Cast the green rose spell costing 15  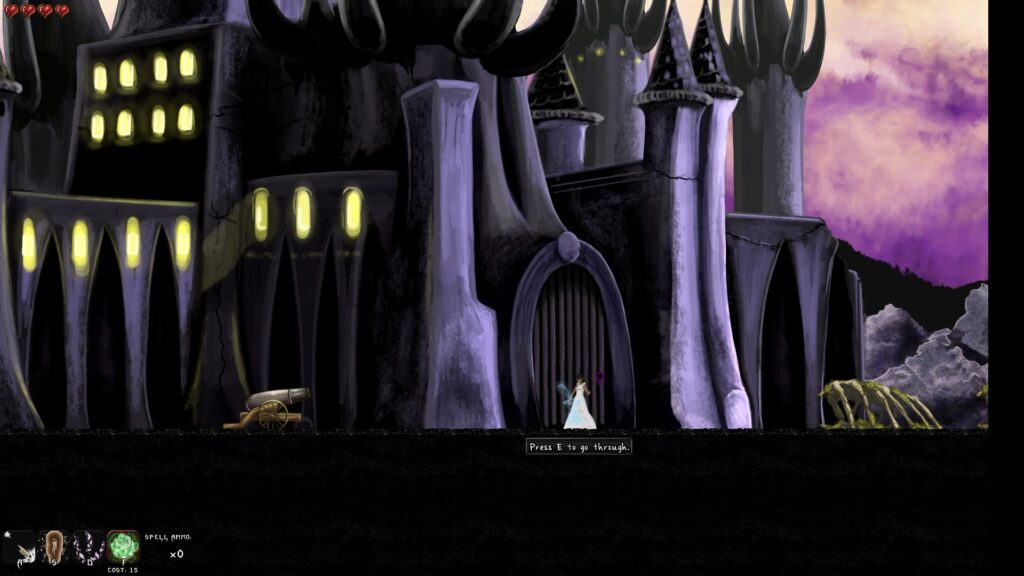click(x=123, y=546)
